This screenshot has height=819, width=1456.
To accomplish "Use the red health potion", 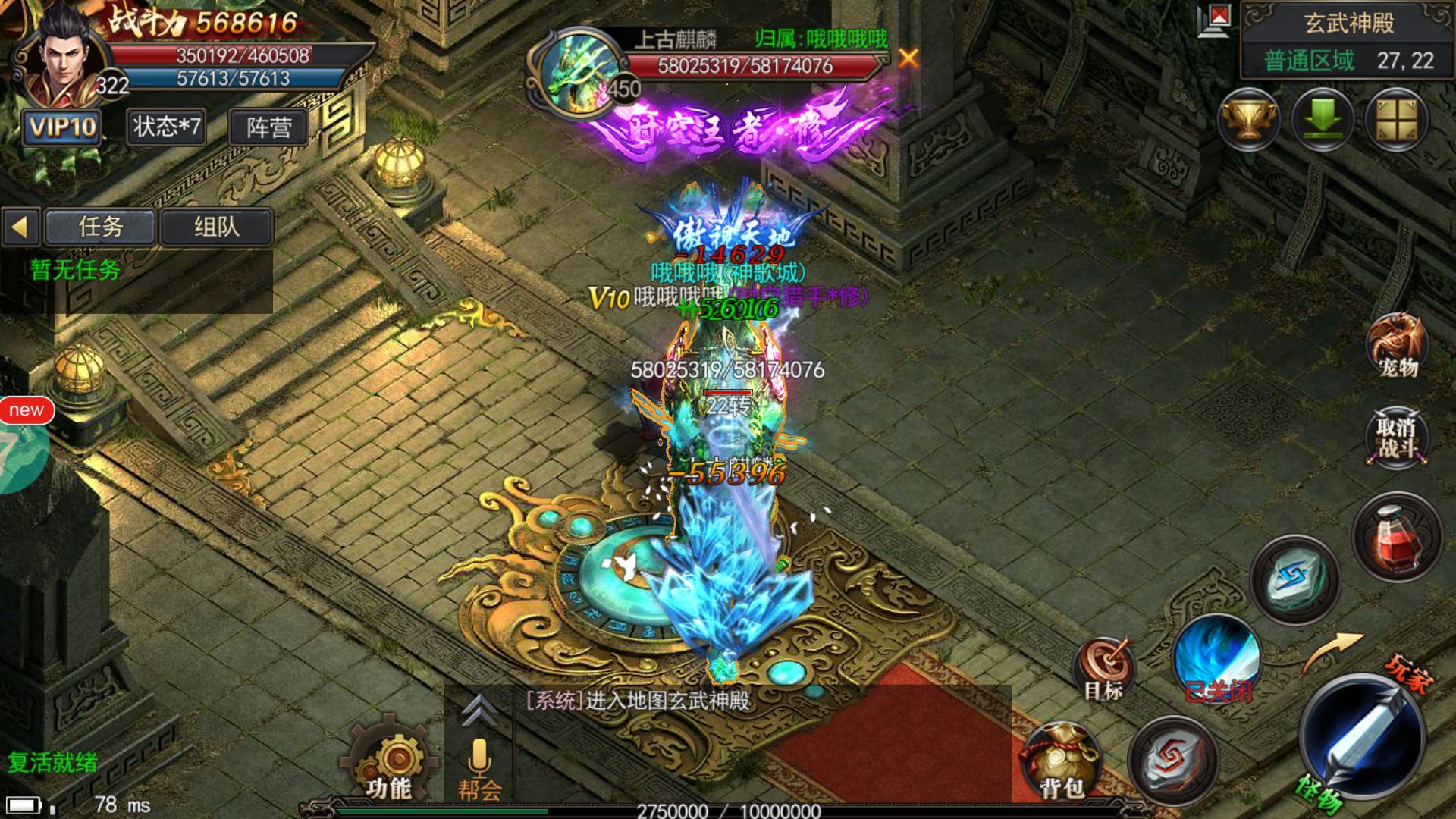I will (1397, 537).
